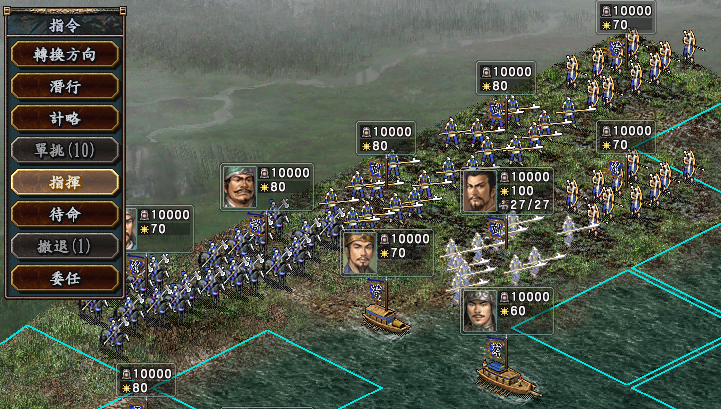This screenshot has height=409, width=721.
Task: Choose 待命 to put the unit on standby
Action: [64, 214]
